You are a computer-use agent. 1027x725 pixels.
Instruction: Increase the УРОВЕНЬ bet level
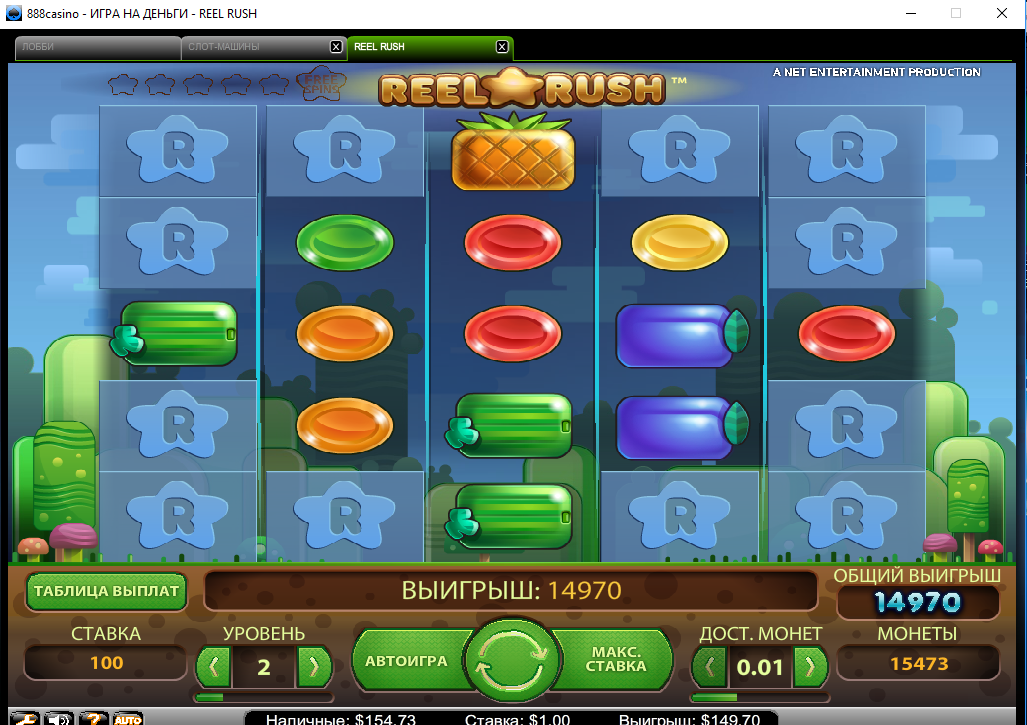314,666
